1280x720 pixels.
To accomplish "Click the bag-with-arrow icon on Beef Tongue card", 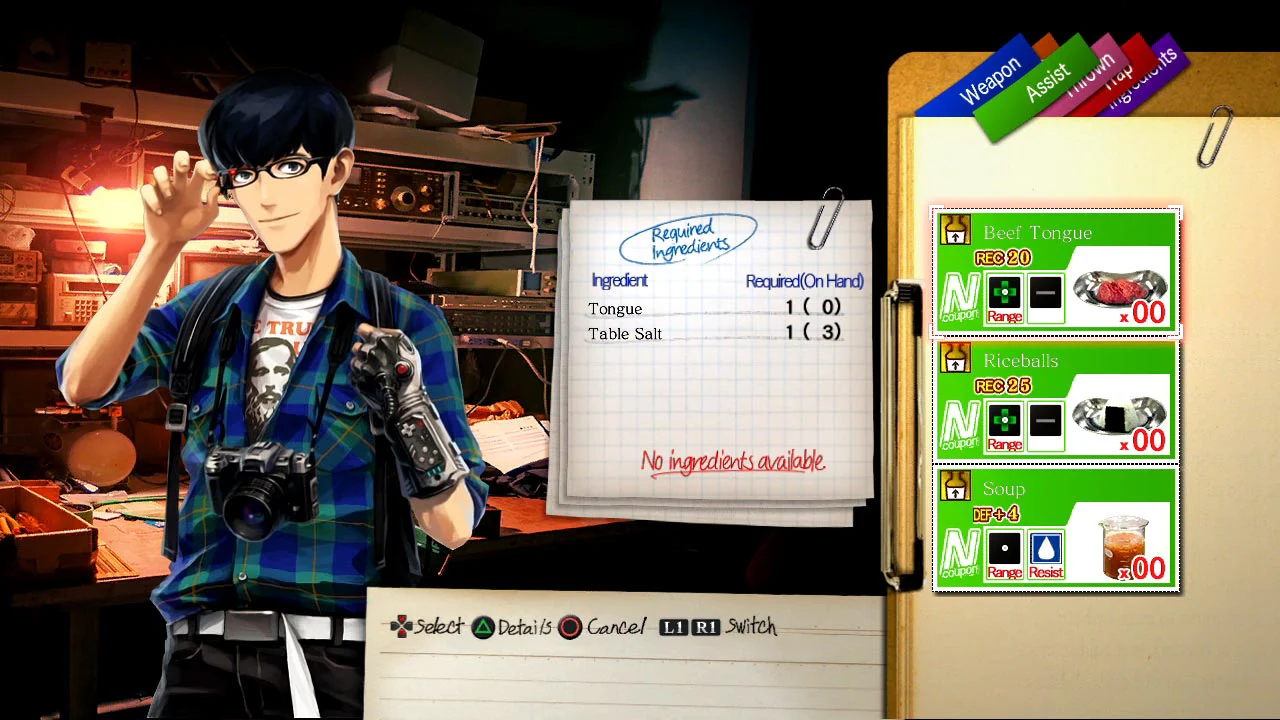I will tap(955, 230).
